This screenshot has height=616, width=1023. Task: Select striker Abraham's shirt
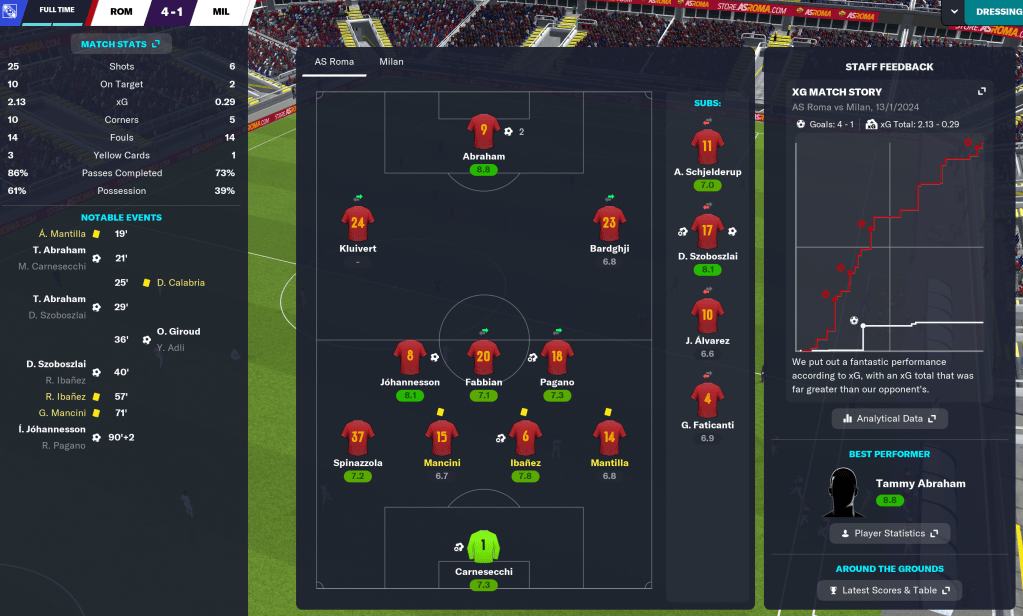484,131
